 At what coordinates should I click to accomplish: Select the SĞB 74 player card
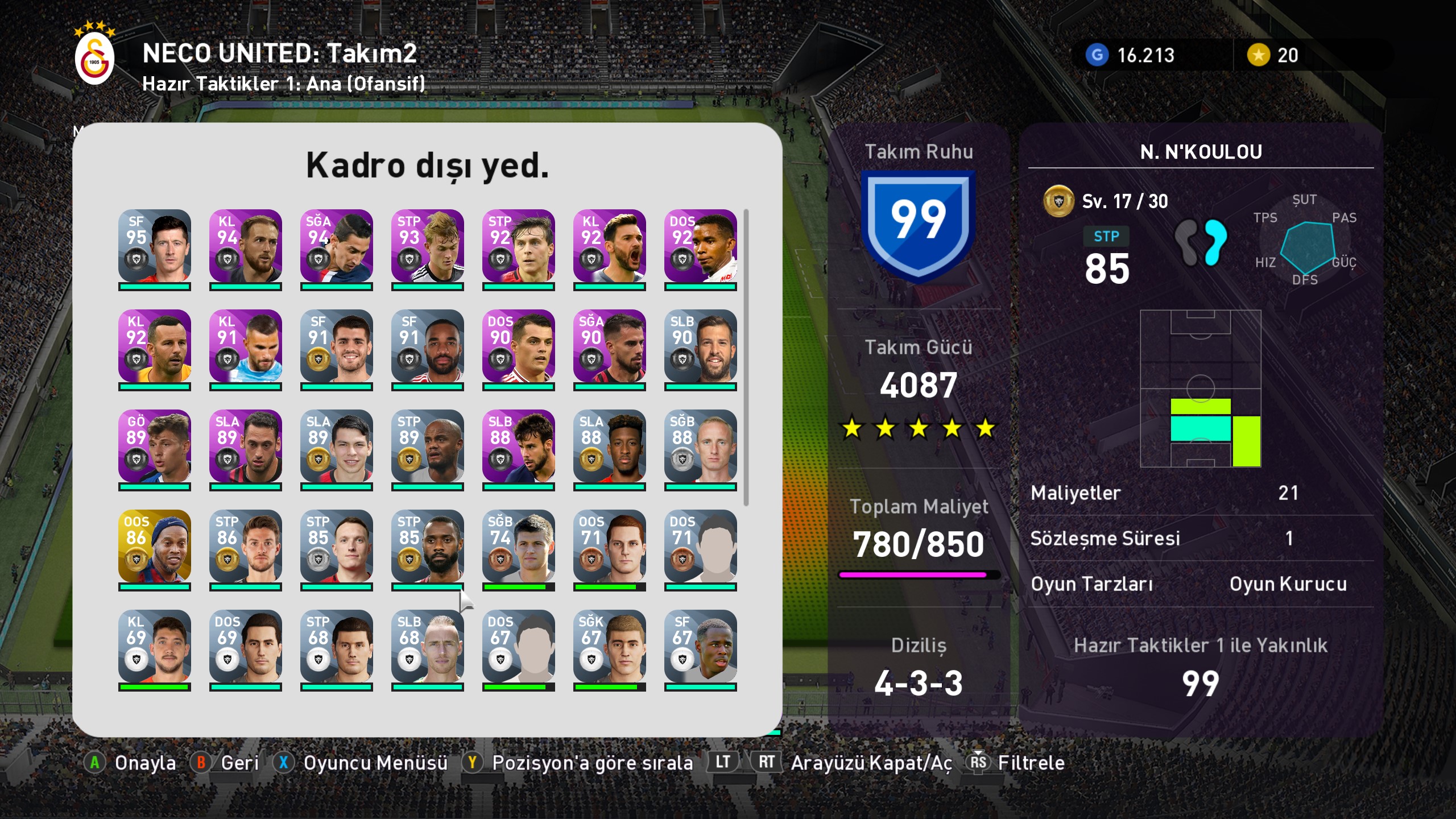tap(518, 547)
